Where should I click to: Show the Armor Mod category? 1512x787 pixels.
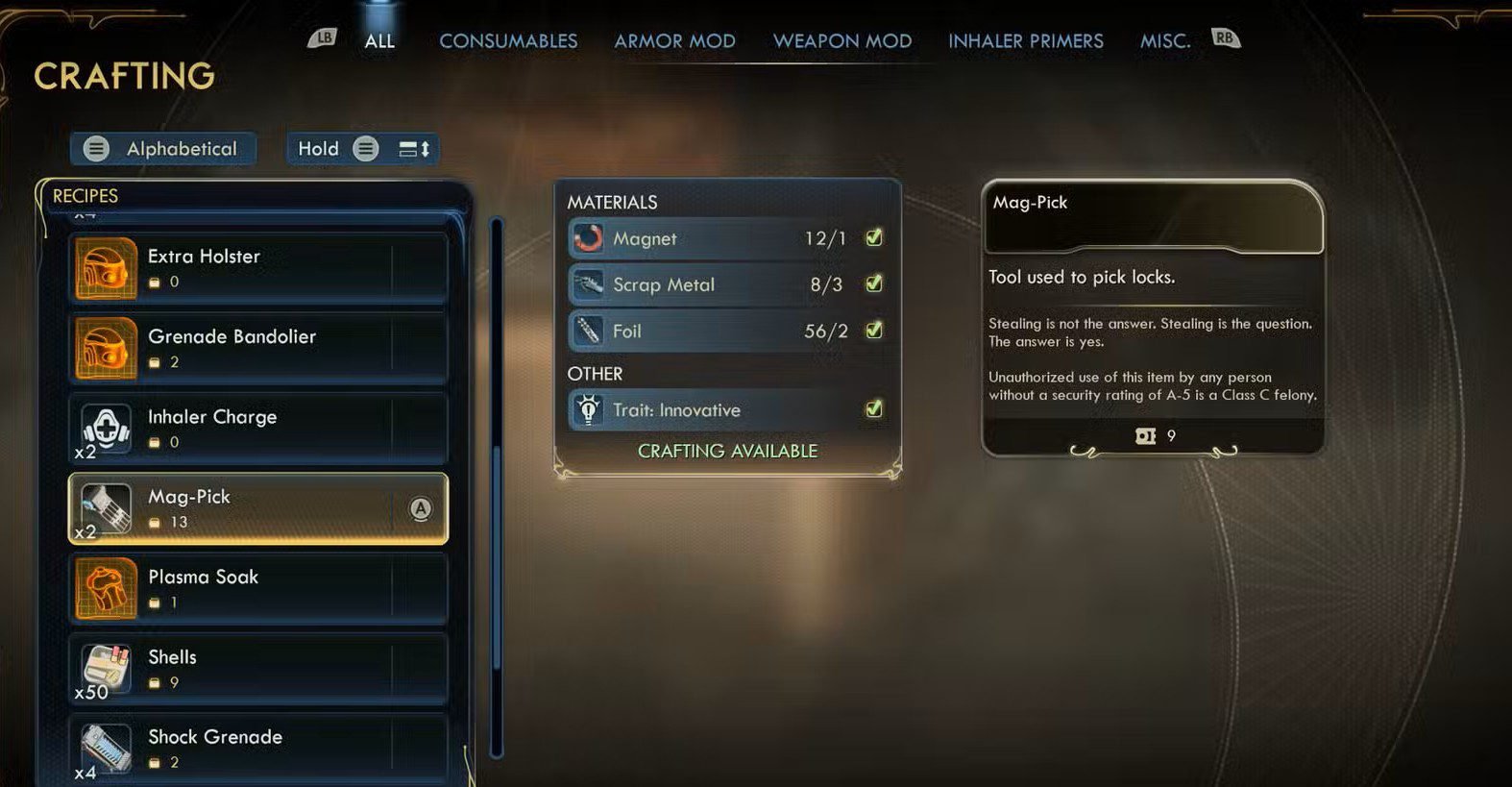pyautogui.click(x=674, y=41)
